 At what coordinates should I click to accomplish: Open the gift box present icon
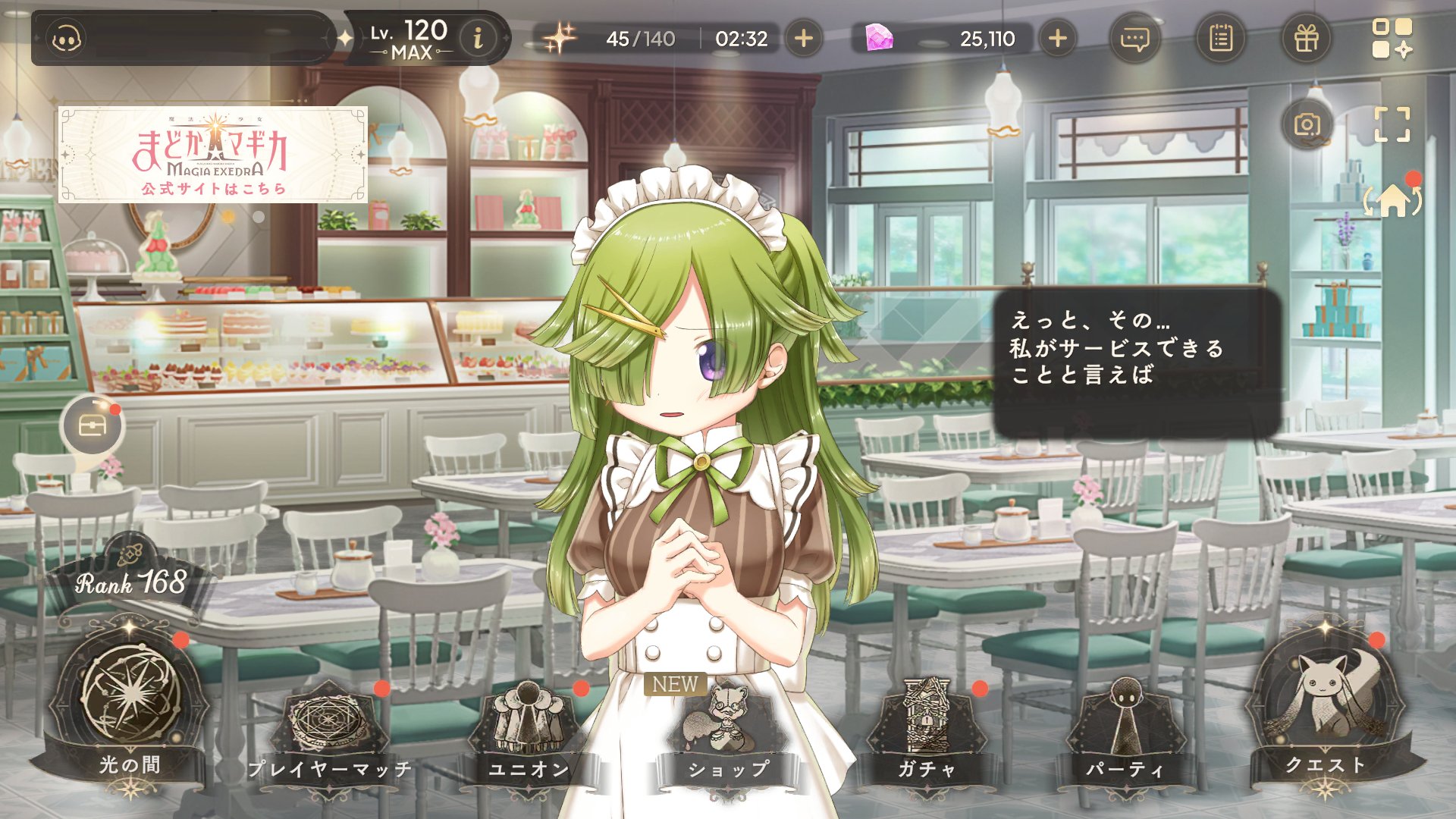pyautogui.click(x=1306, y=38)
